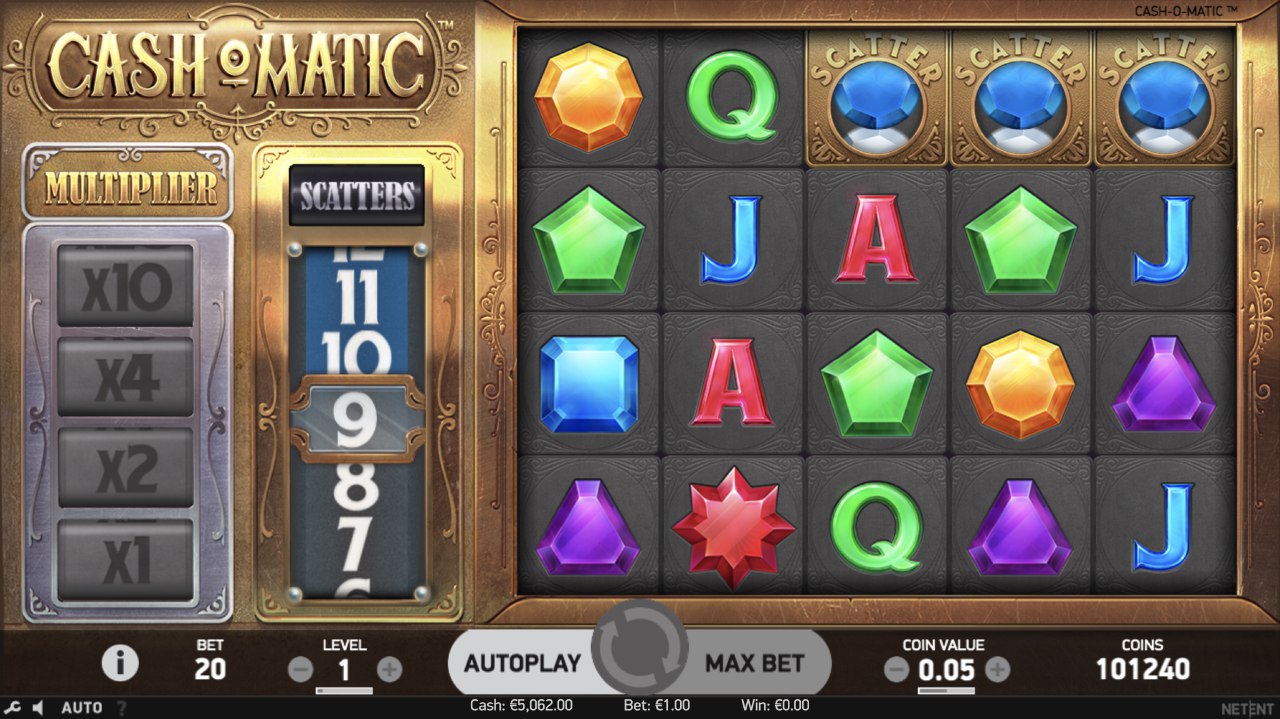Decrease the bet level
The image size is (1280, 719).
click(x=300, y=670)
